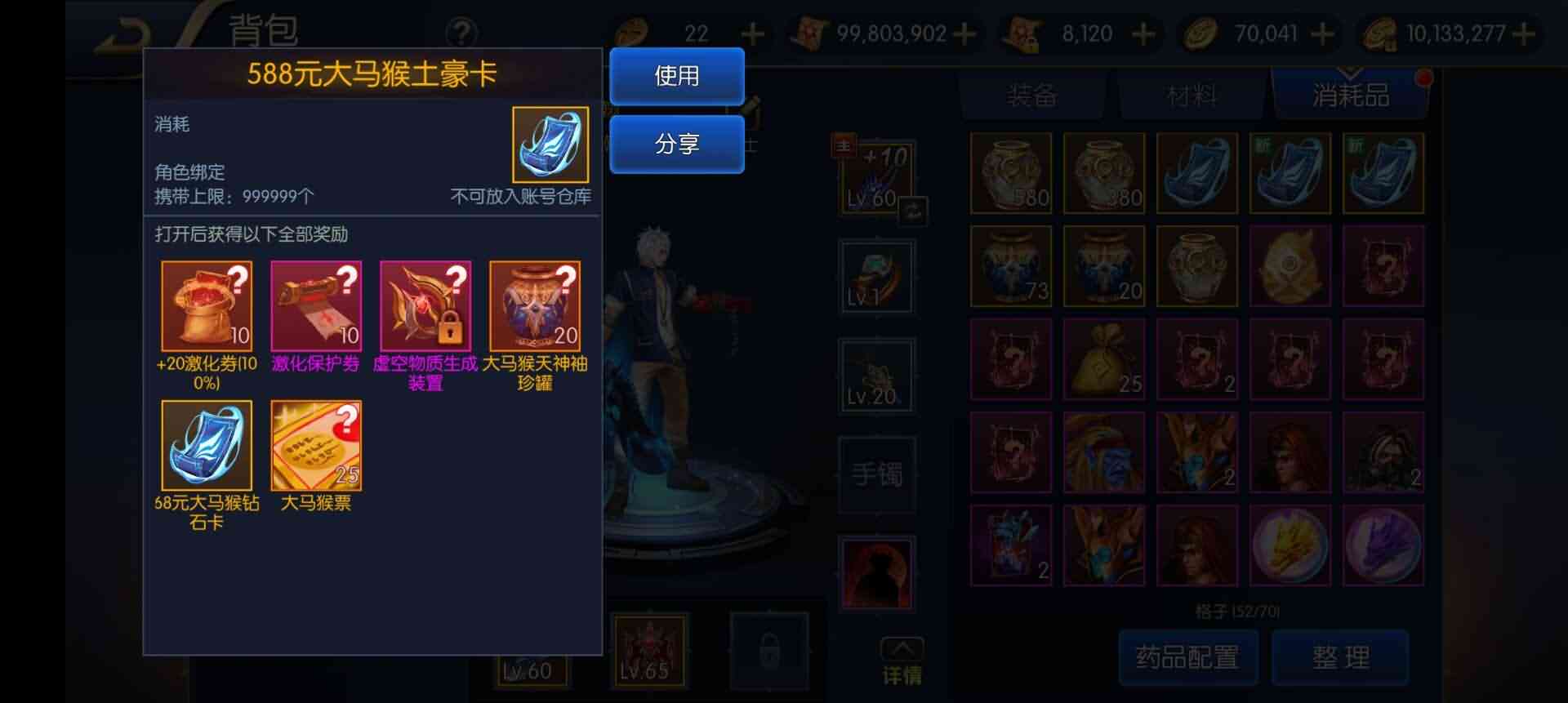Click plus next to 10,133,277 currency
Image resolution: width=1568 pixels, height=703 pixels.
[1524, 33]
